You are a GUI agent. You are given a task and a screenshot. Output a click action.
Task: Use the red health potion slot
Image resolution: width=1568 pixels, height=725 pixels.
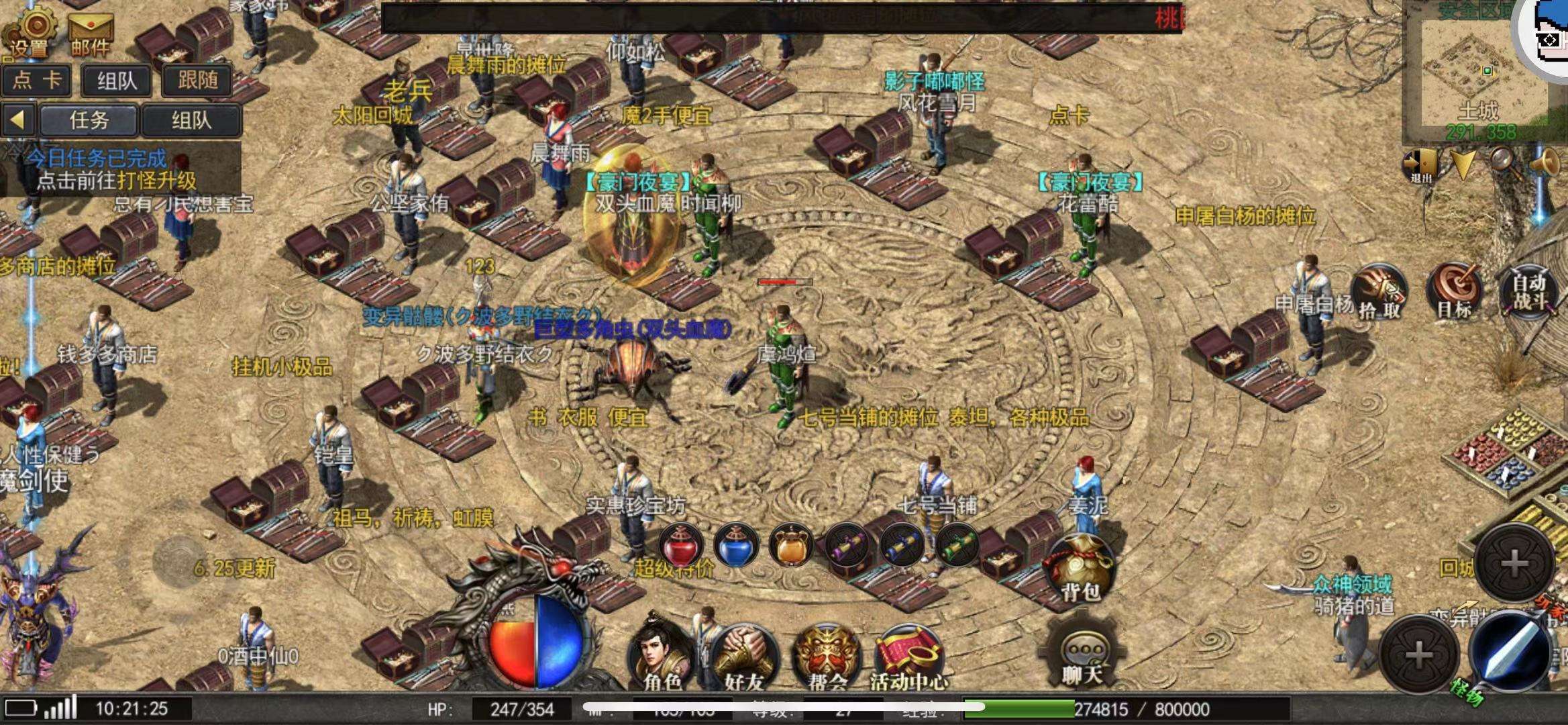point(680,545)
